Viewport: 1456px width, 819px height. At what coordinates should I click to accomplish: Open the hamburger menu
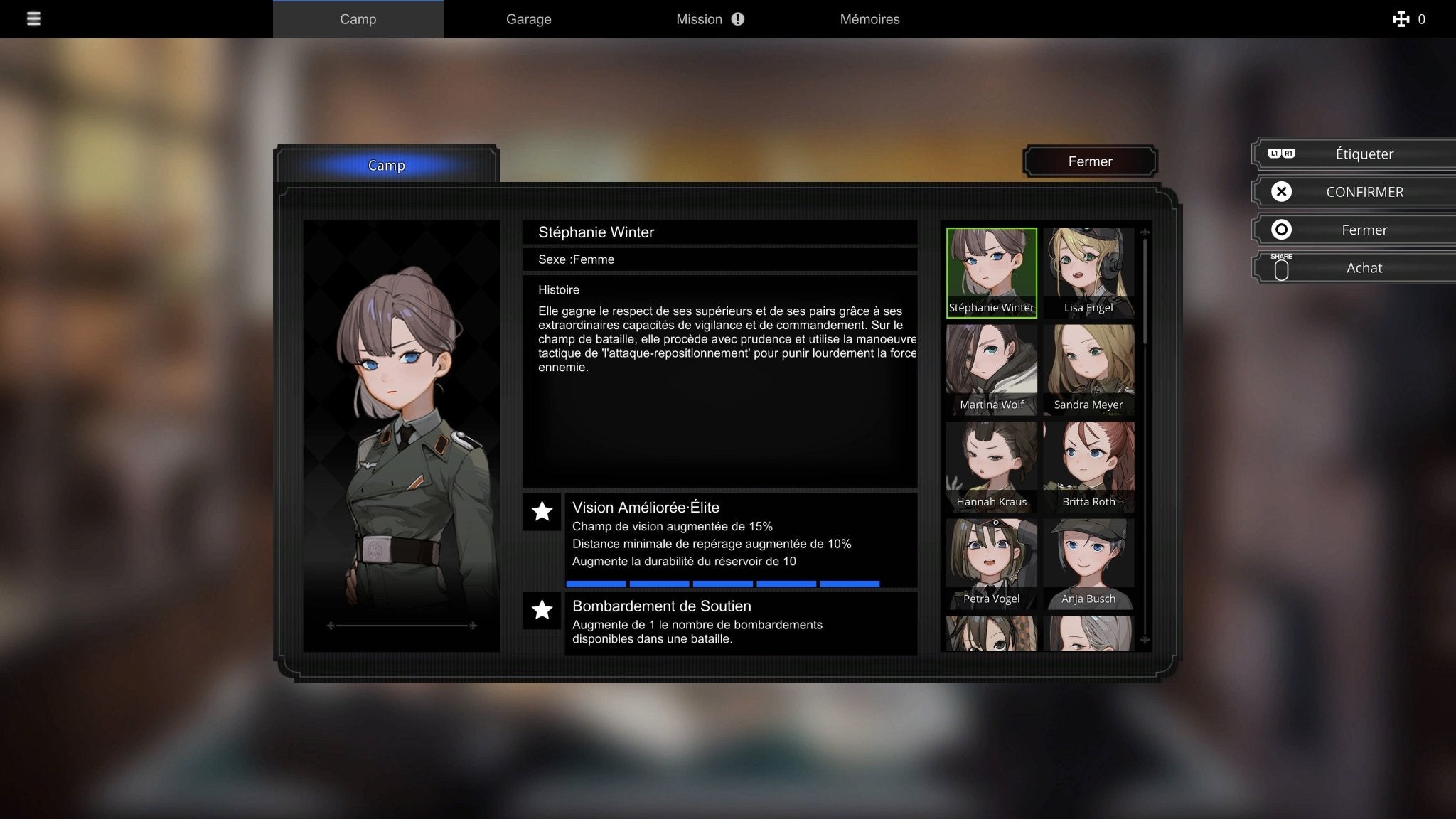pos(33,19)
